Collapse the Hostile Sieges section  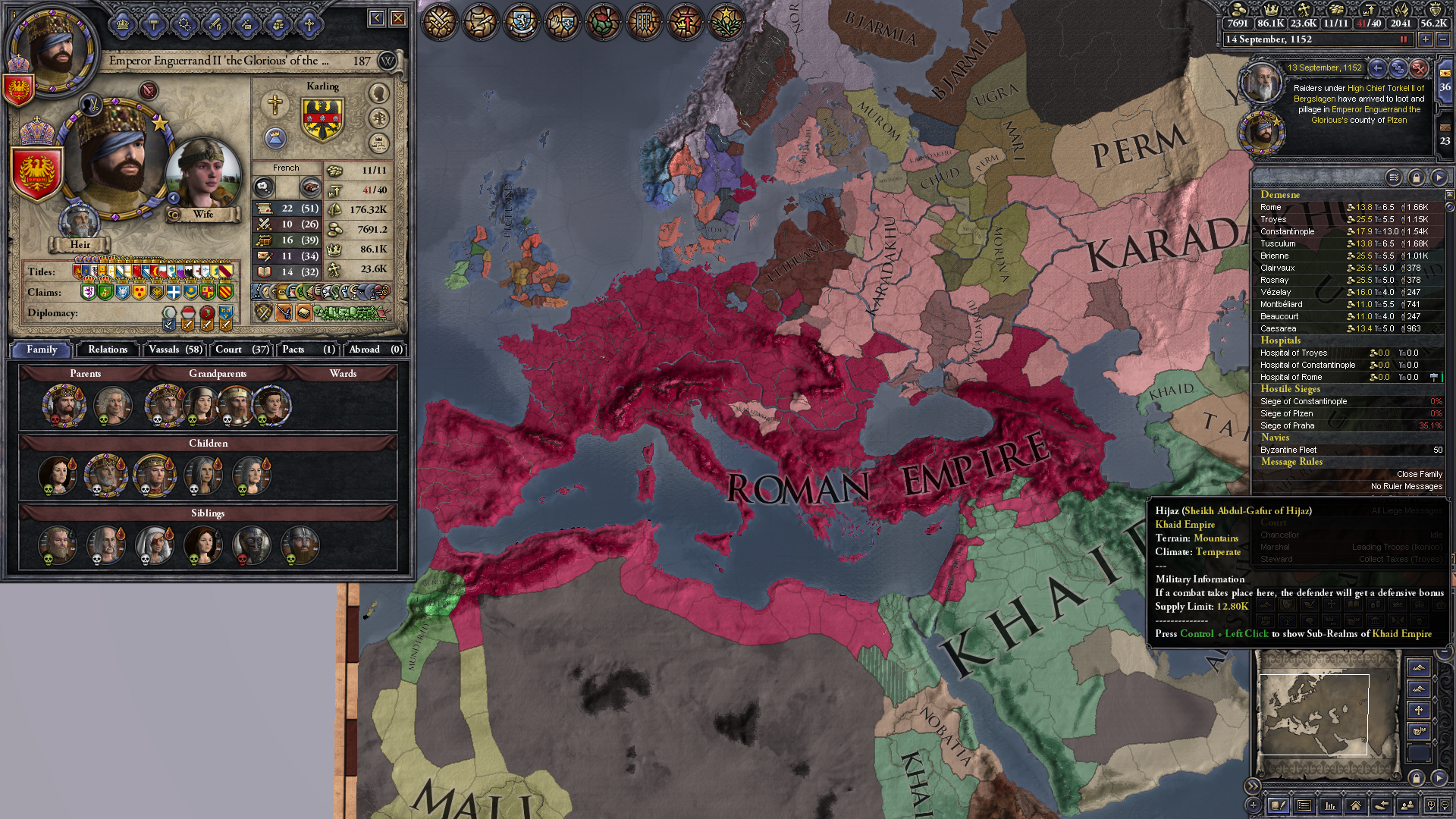click(1291, 389)
